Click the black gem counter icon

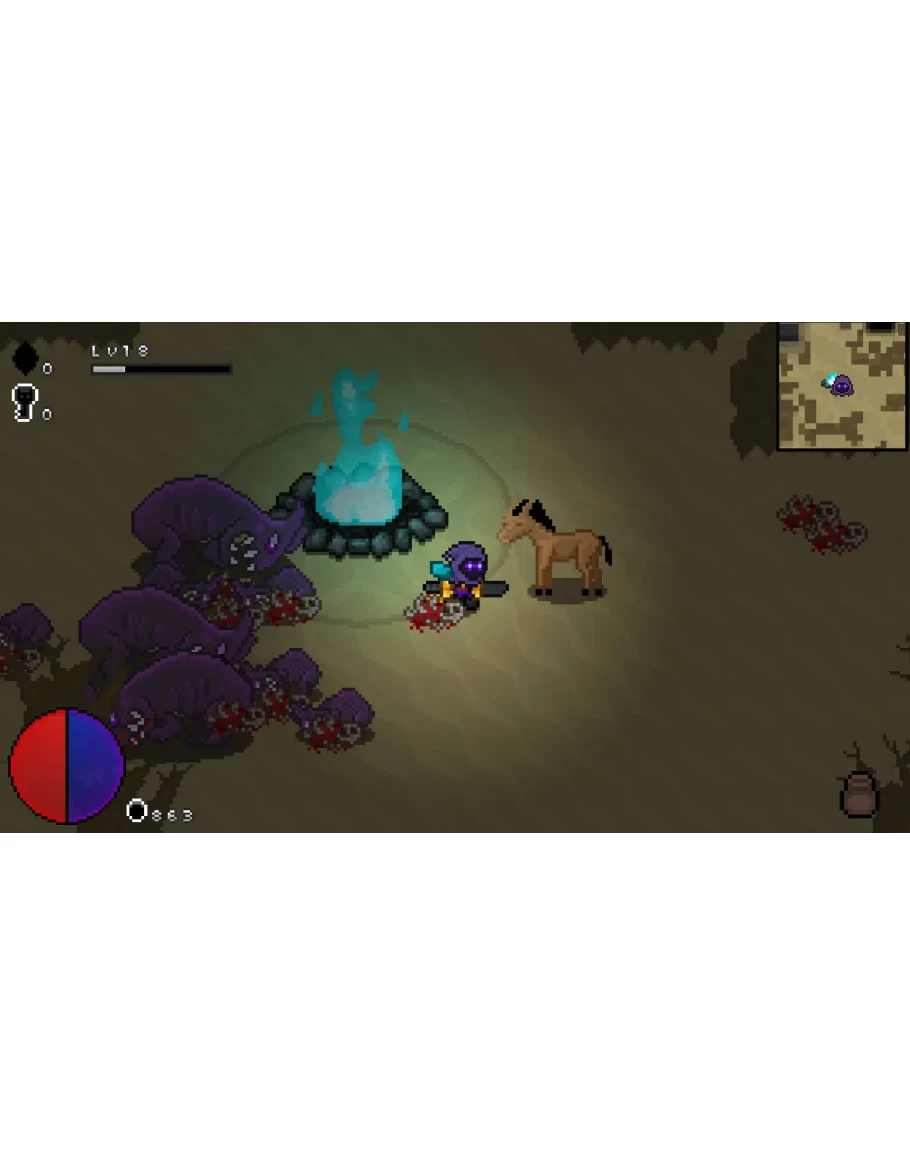(25, 358)
